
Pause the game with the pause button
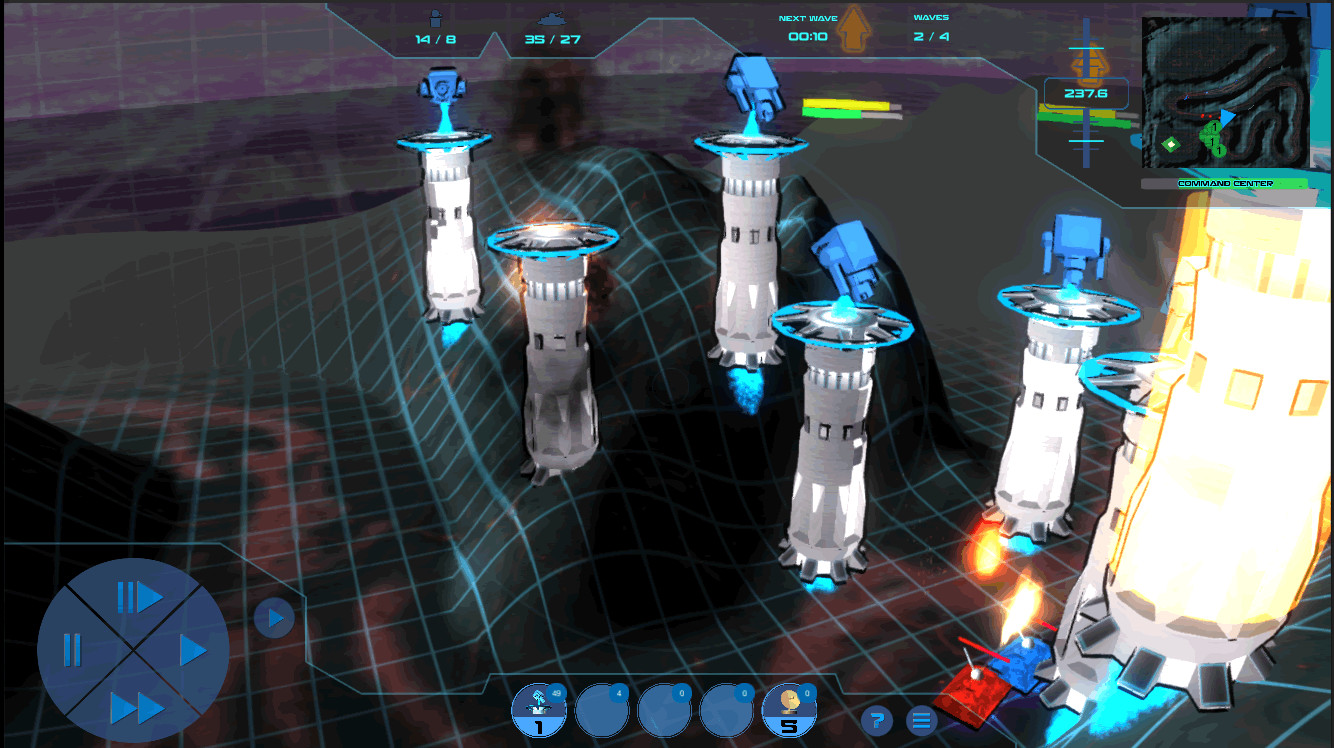tap(71, 650)
